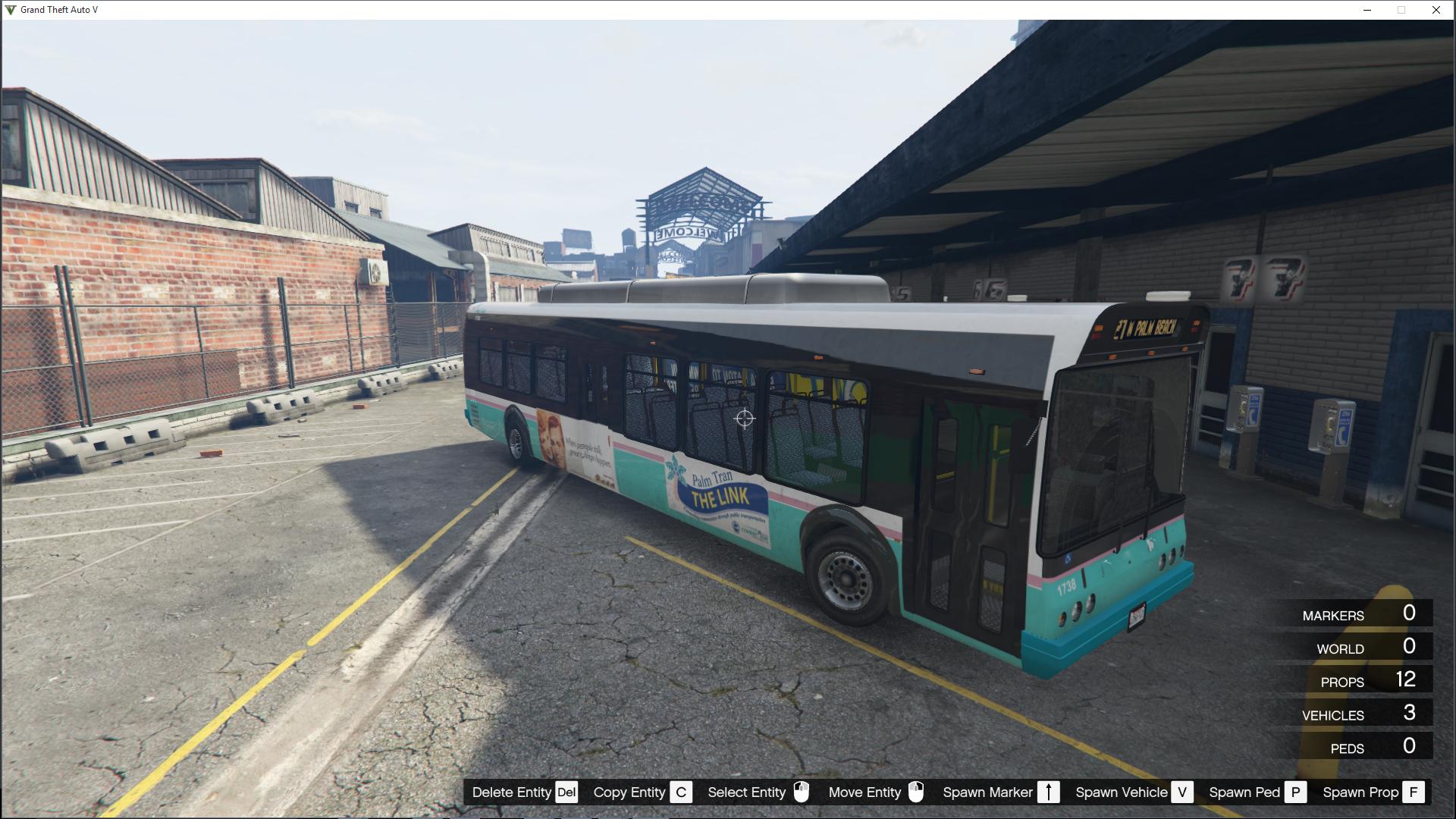Close the Grand Theft Auto V window
Screen dimensions: 1456x819
pos(1436,10)
